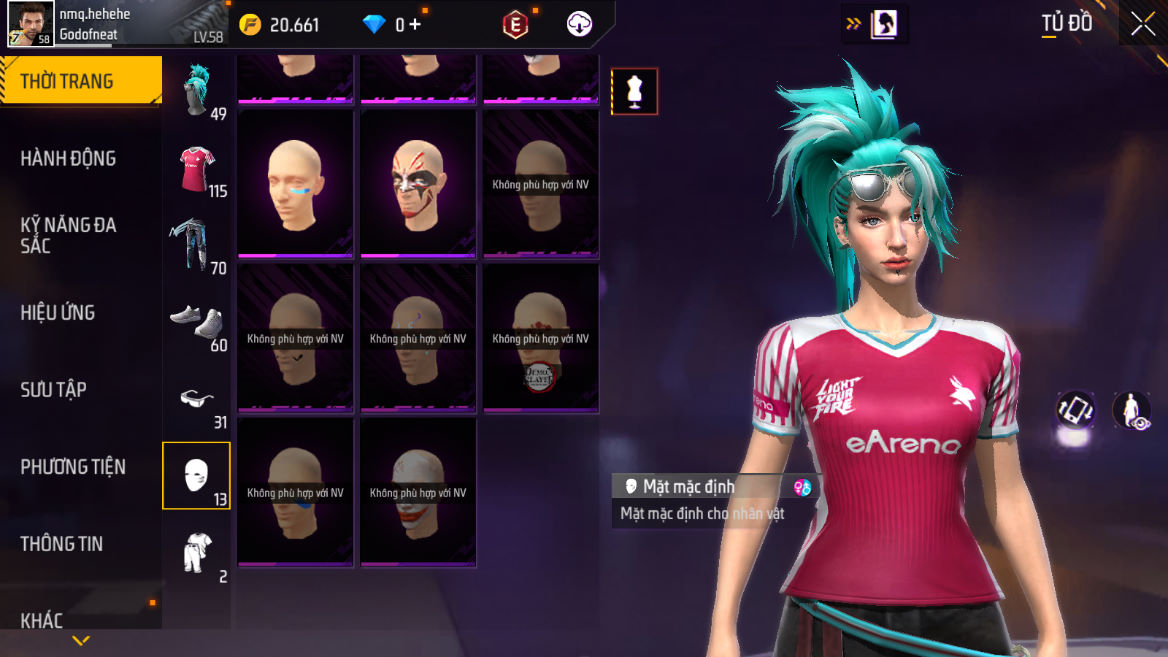Click the mannequin preview icon
Image resolution: width=1168 pixels, height=657 pixels.
634,92
